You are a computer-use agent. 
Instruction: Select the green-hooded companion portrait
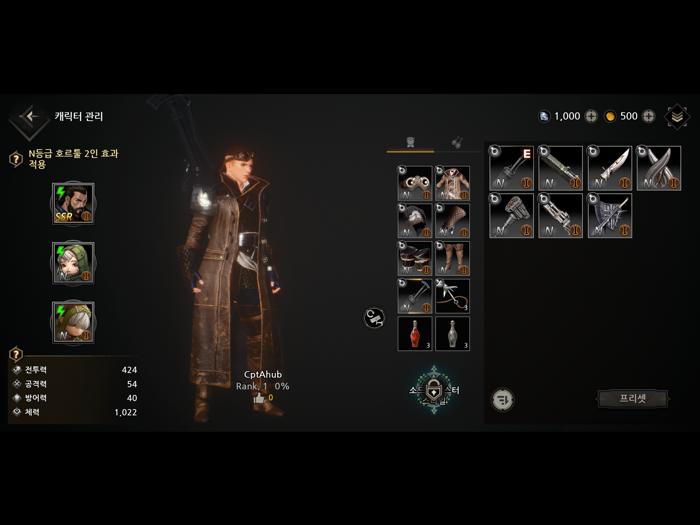coord(73,263)
